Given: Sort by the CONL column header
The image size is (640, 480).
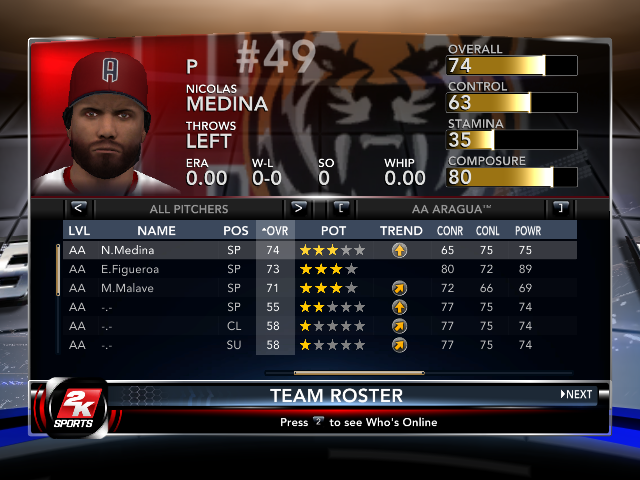Looking at the screenshot, I should pos(489,231).
